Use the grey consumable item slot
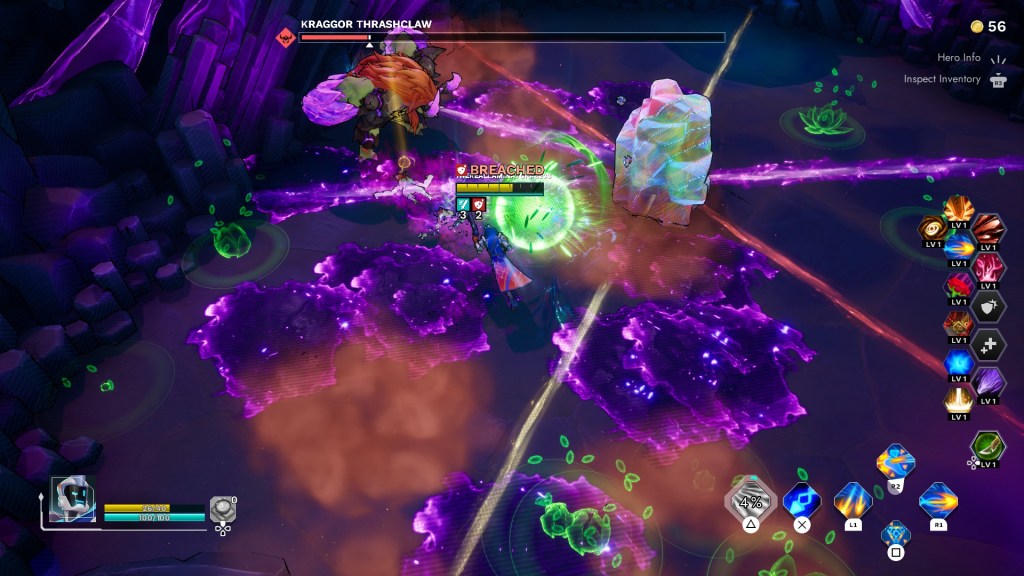Viewport: 1024px width, 576px height. pos(222,510)
